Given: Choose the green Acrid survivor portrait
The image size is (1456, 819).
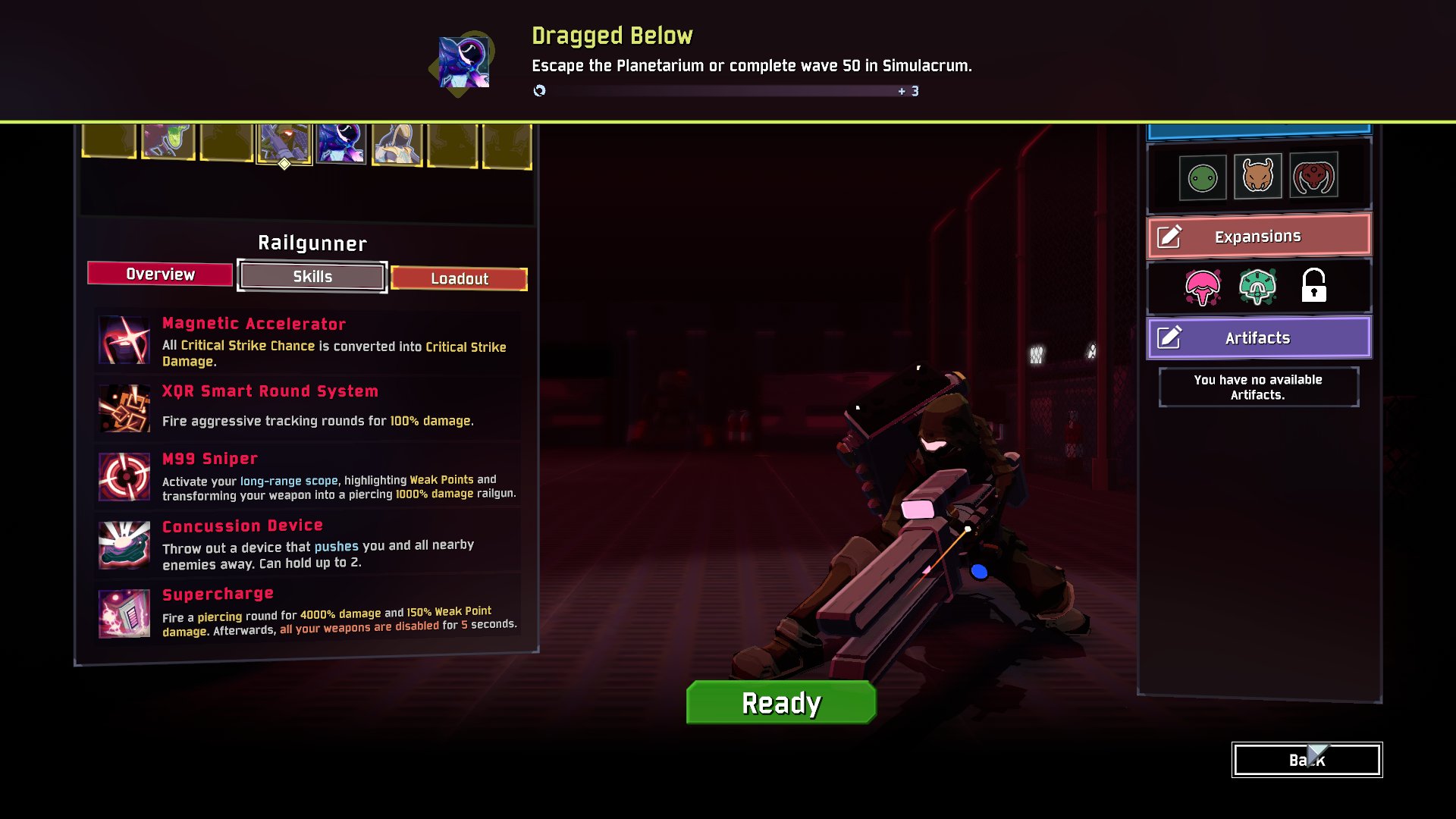Looking at the screenshot, I should tap(168, 141).
